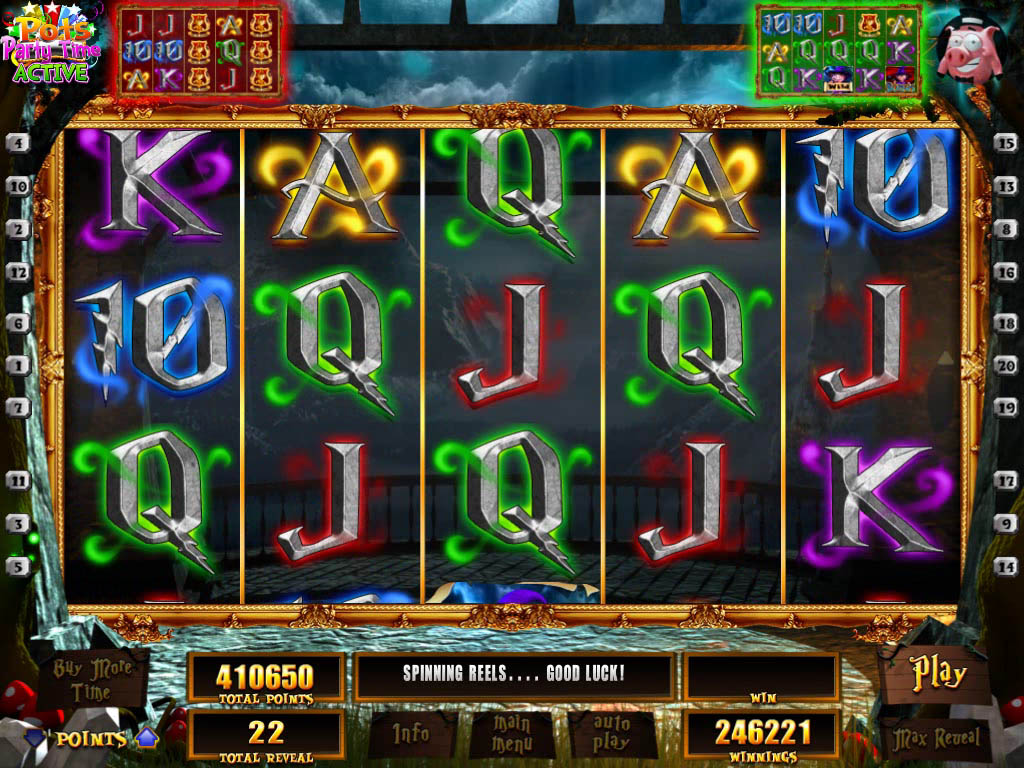Select payline number 14 marker
This screenshot has width=1024, height=768.
[1005, 566]
